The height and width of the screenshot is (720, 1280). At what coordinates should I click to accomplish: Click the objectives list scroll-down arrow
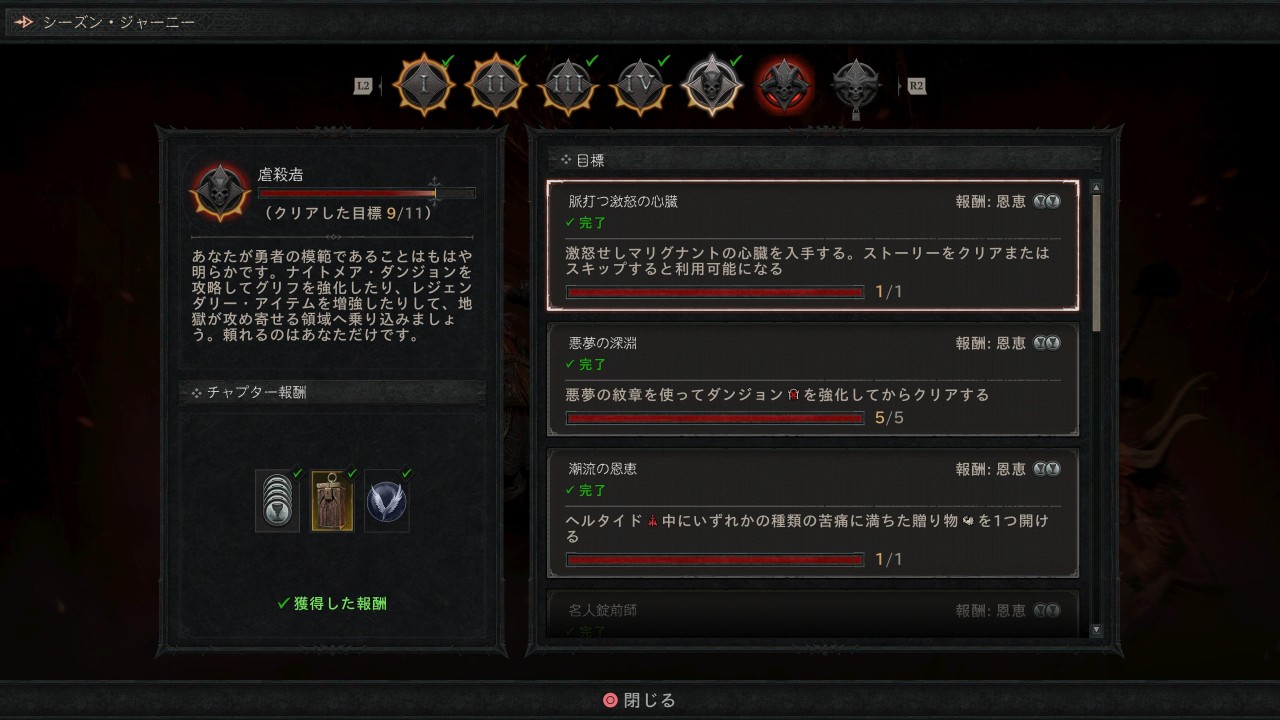[1096, 630]
